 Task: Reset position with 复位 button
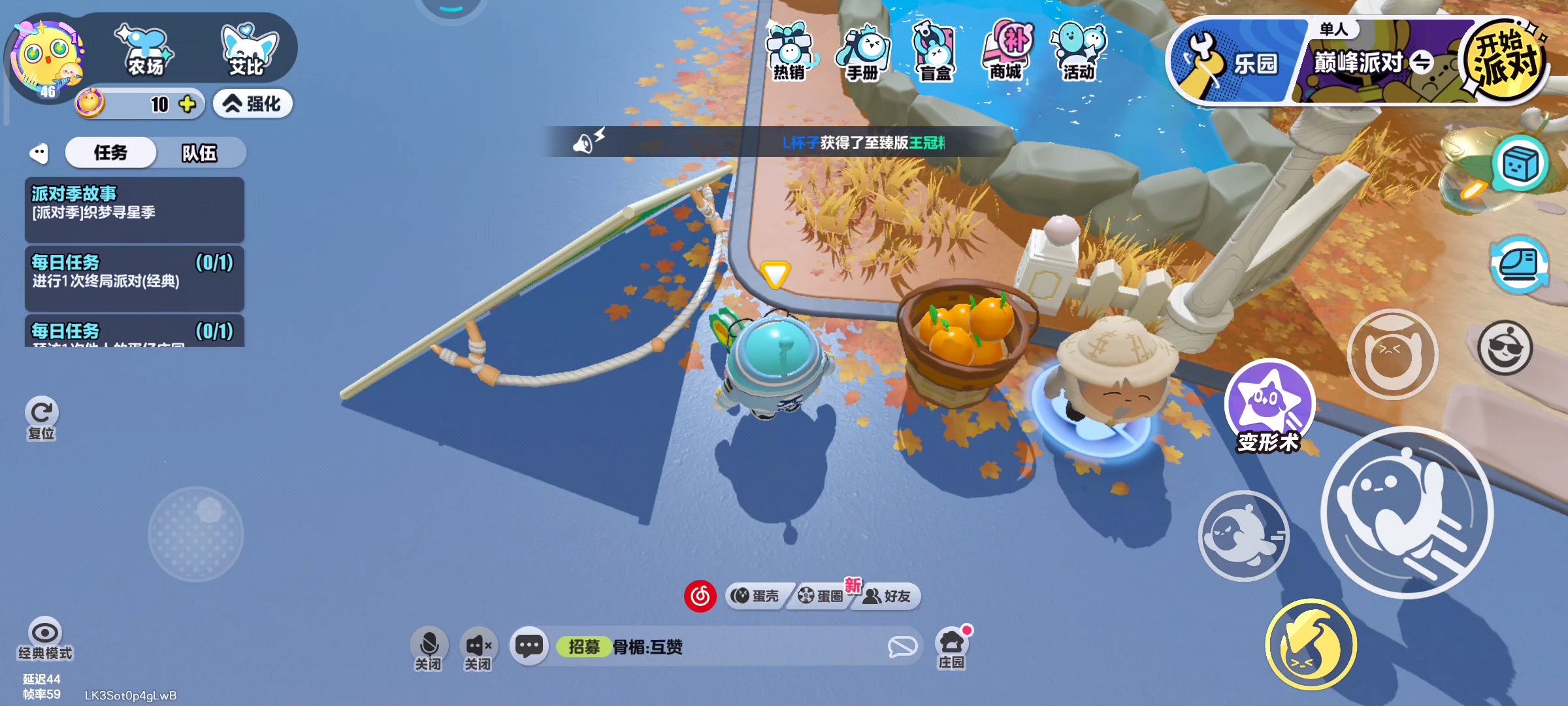(42, 418)
